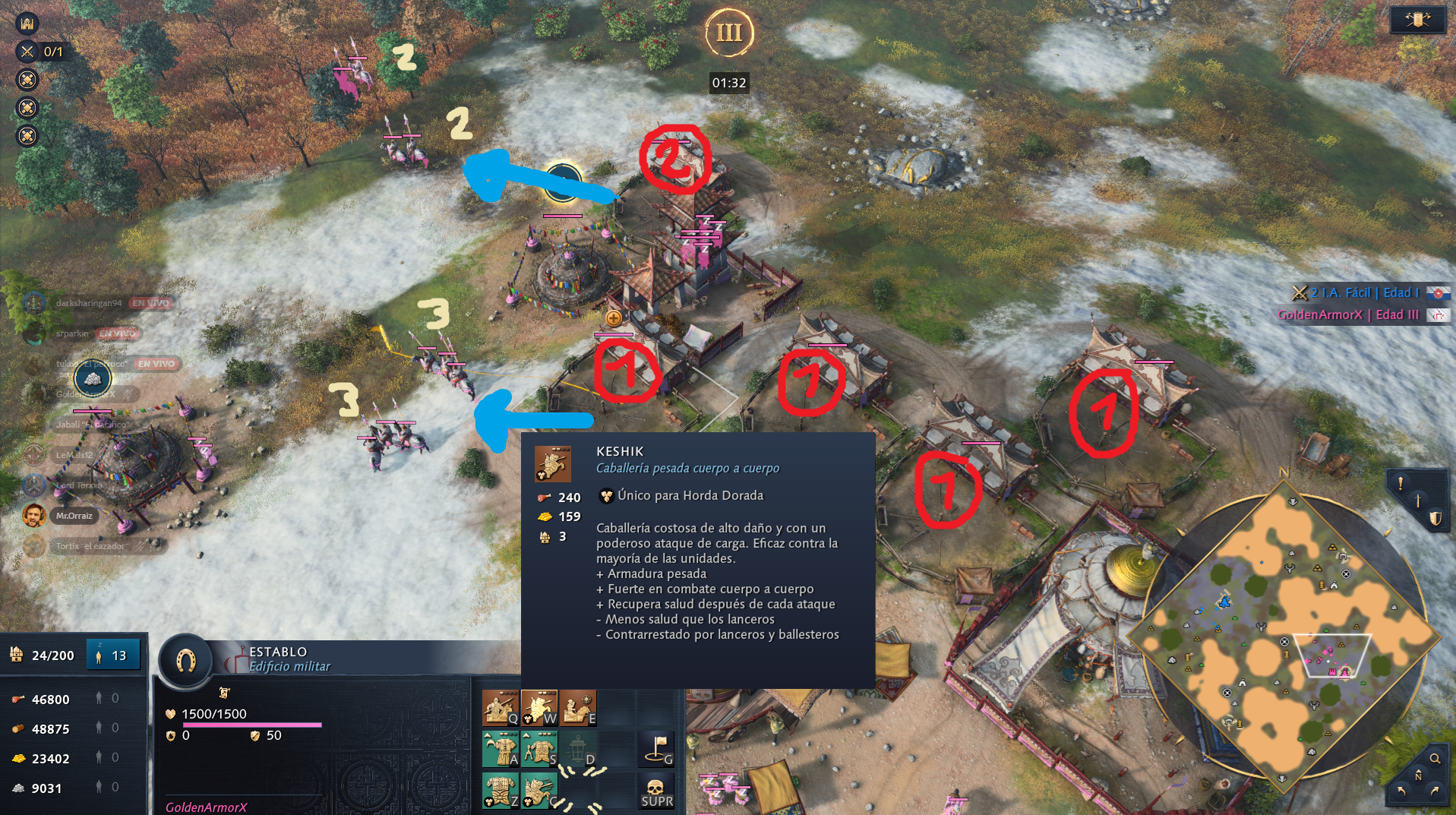Select the idle villagers counter showing 13
This screenshot has width=1456, height=815.
pyautogui.click(x=112, y=655)
